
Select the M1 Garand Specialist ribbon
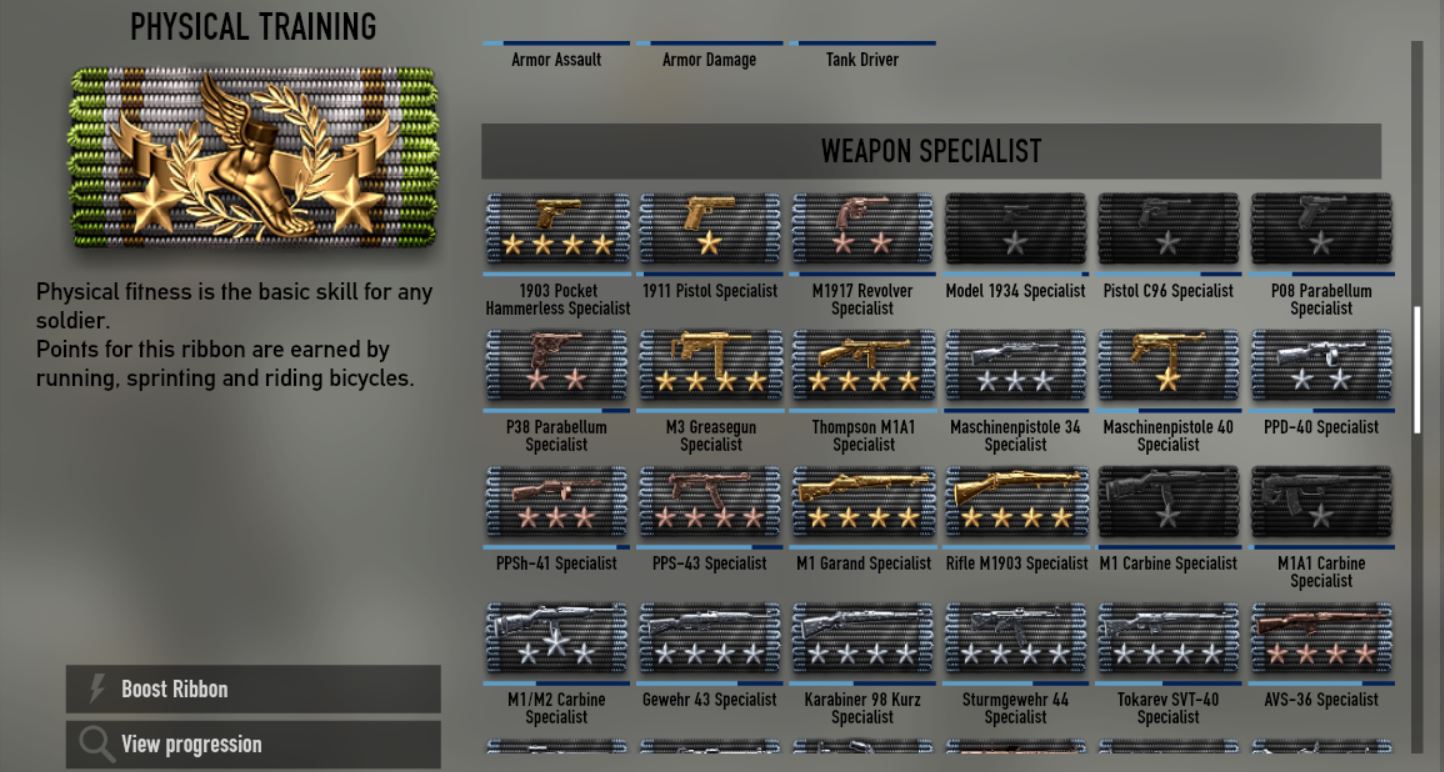coord(863,502)
